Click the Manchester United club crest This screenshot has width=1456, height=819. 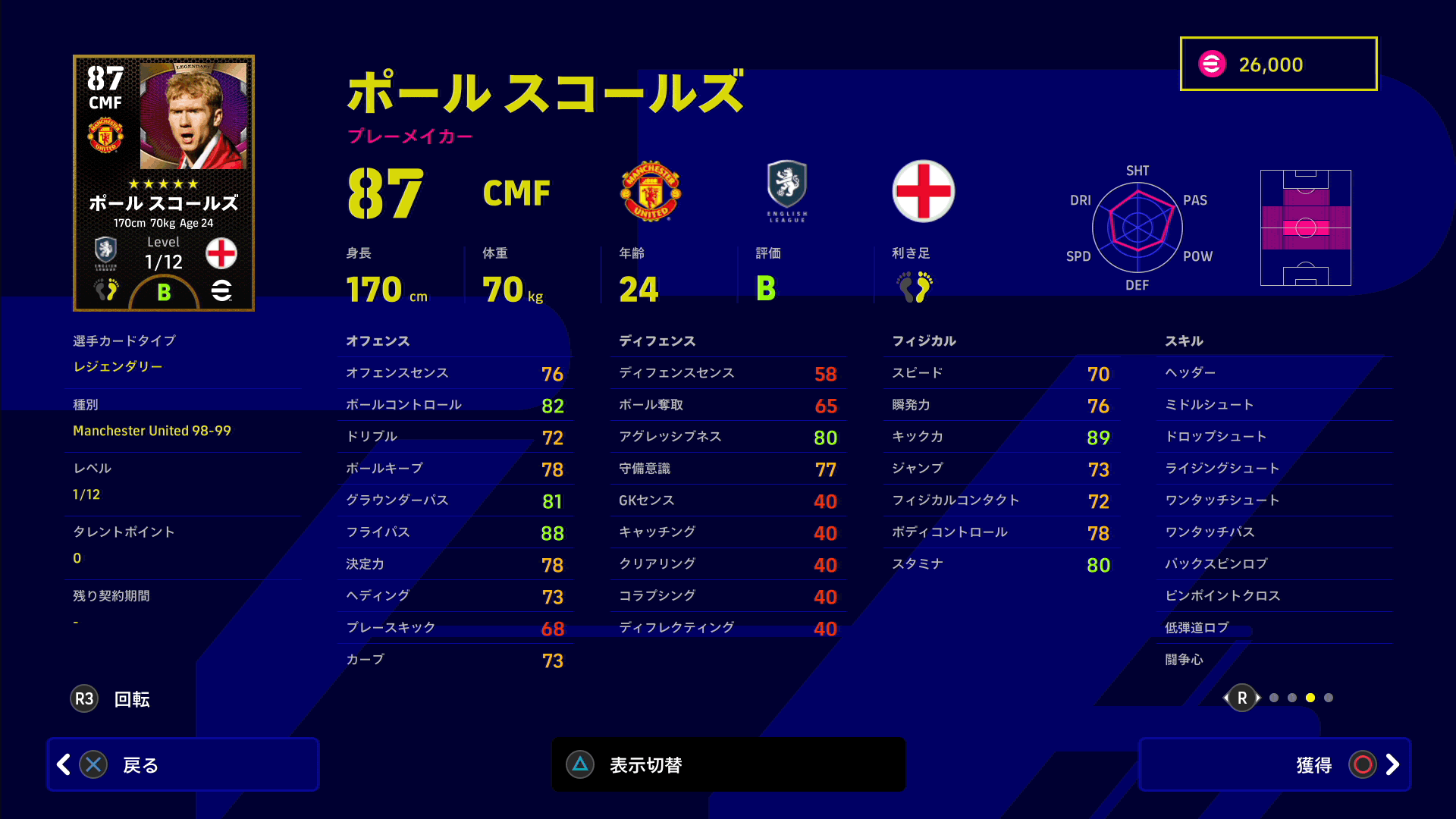(651, 191)
